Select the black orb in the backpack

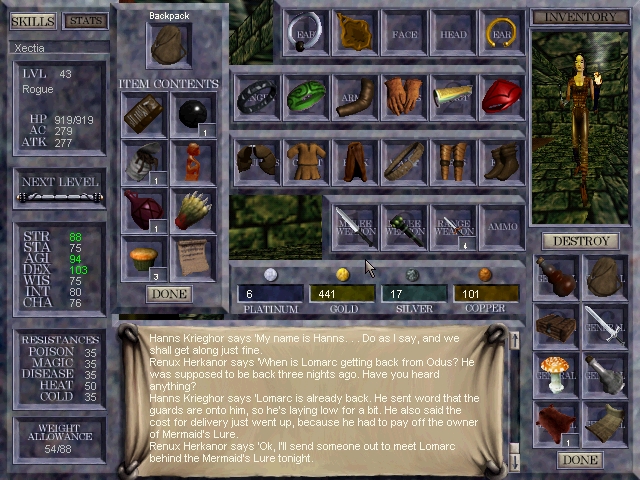click(194, 115)
